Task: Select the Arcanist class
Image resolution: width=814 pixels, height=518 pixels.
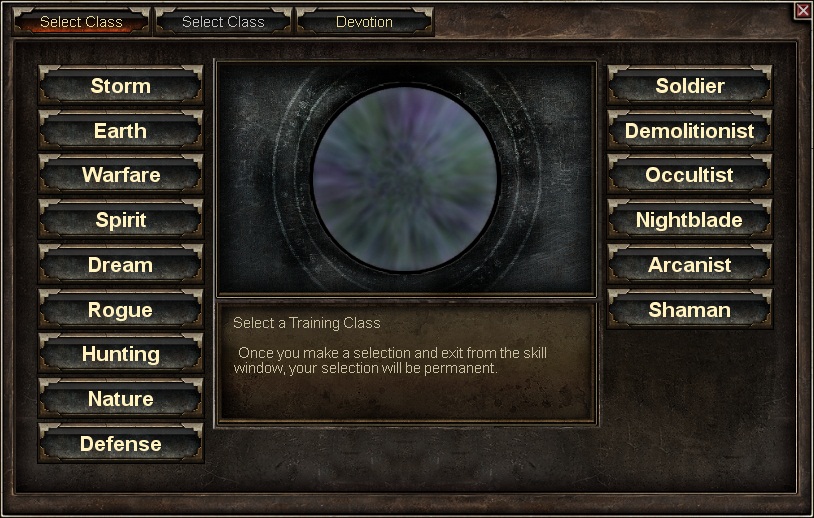Action: 689,265
